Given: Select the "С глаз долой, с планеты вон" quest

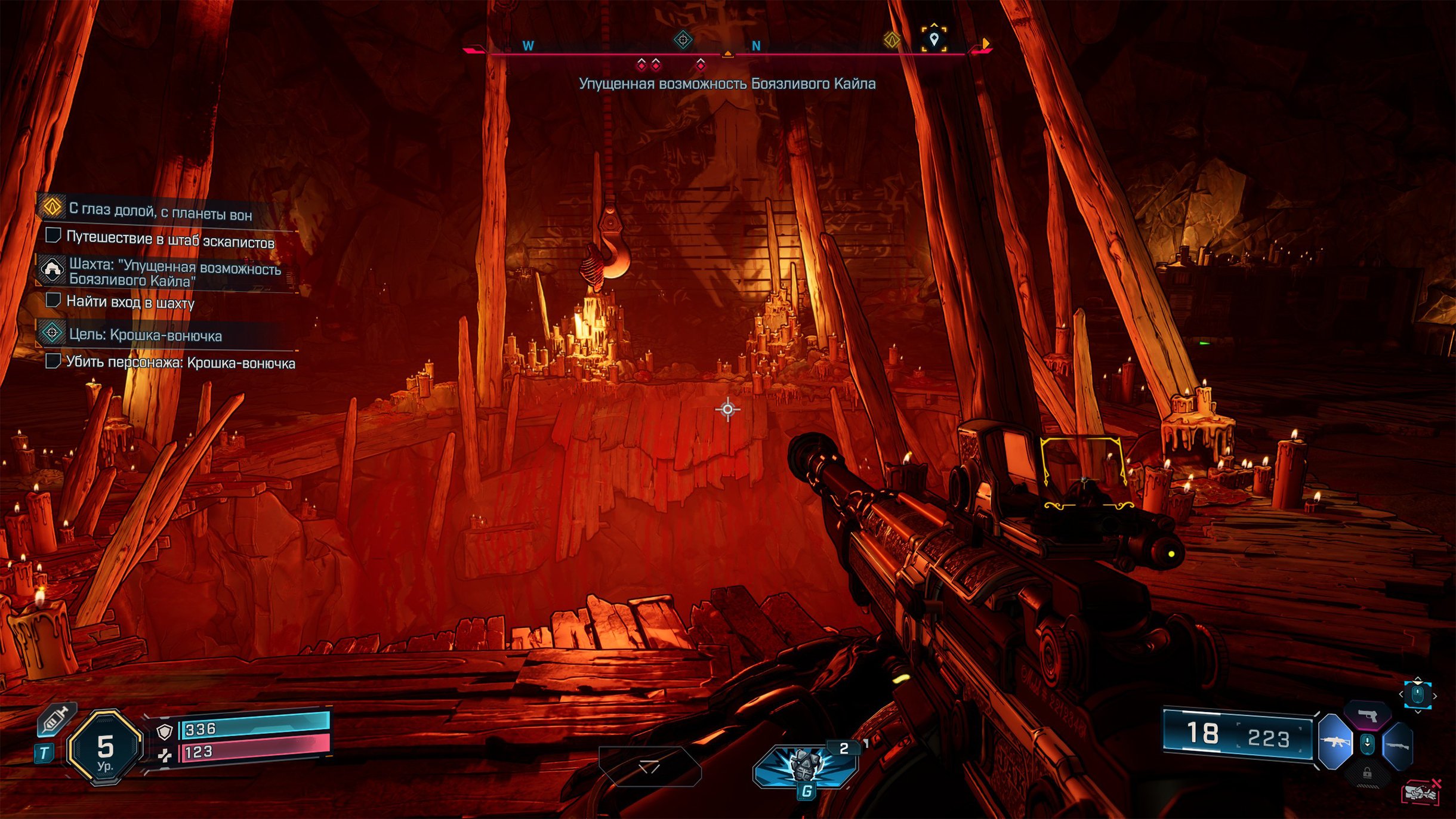Looking at the screenshot, I should pyautogui.click(x=160, y=211).
